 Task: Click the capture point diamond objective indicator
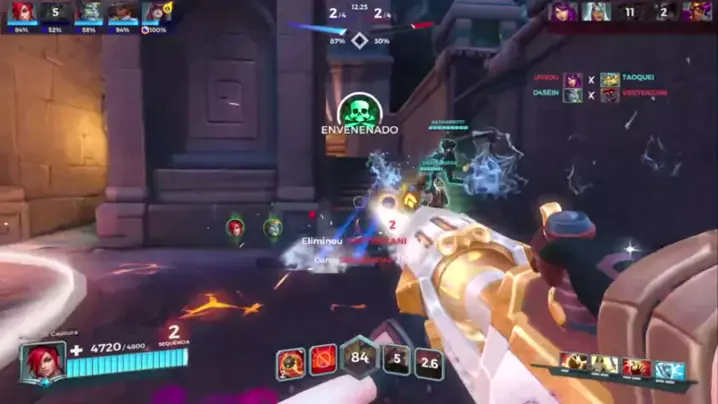pyautogui.click(x=359, y=41)
